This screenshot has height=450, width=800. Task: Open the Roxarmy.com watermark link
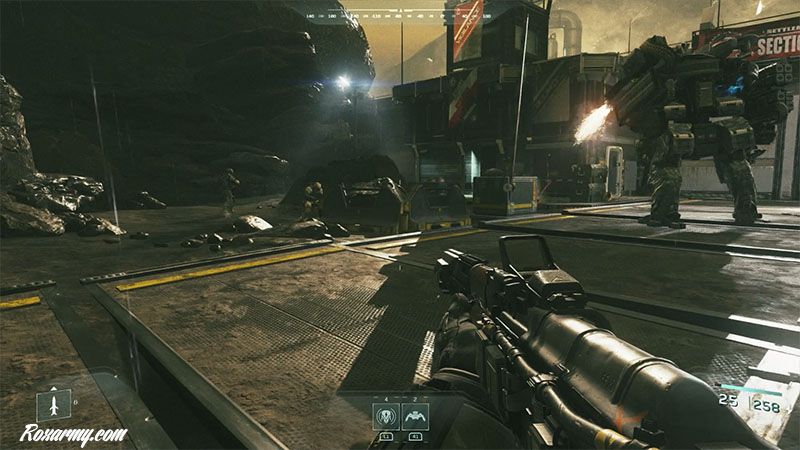(x=74, y=434)
